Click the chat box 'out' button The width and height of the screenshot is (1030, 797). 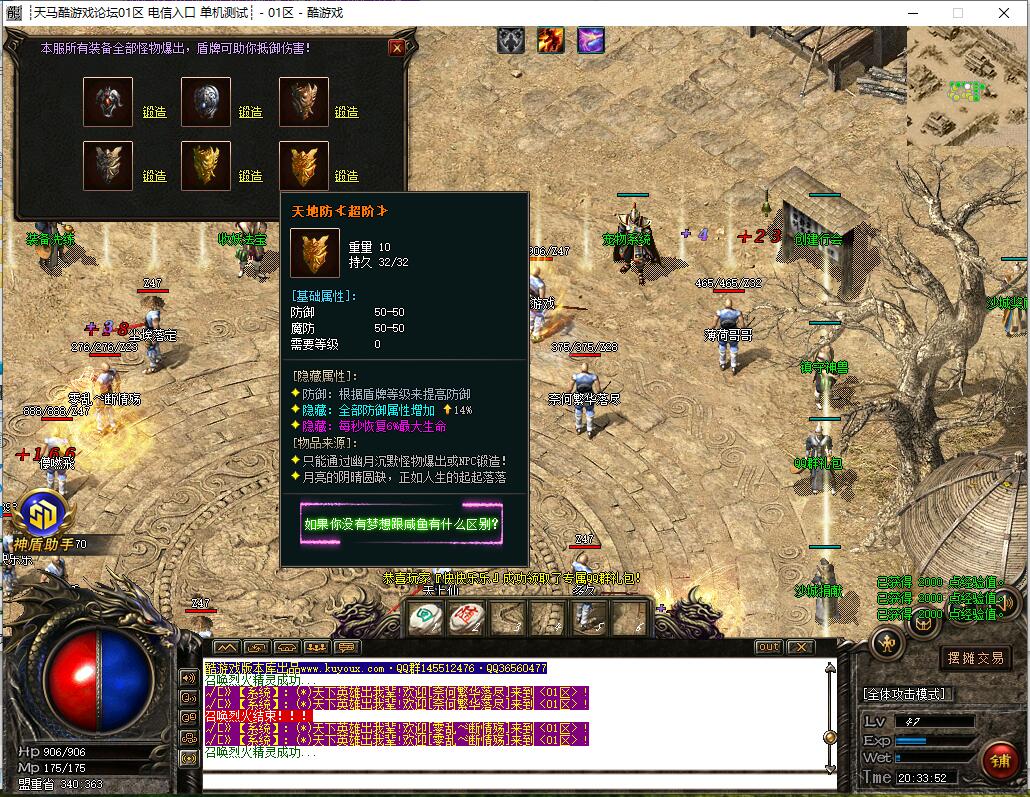coord(767,647)
